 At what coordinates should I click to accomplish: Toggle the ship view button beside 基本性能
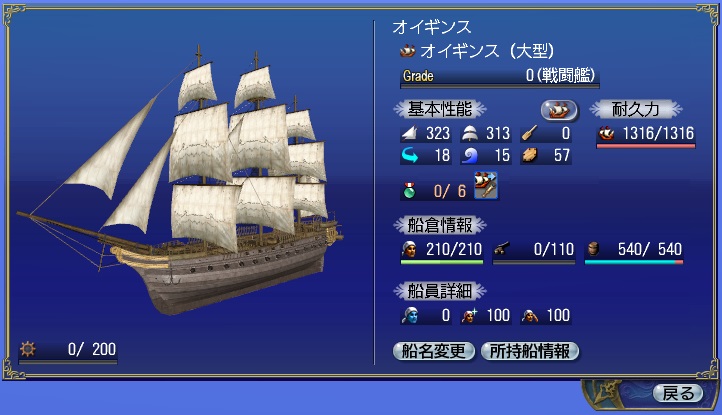[559, 109]
